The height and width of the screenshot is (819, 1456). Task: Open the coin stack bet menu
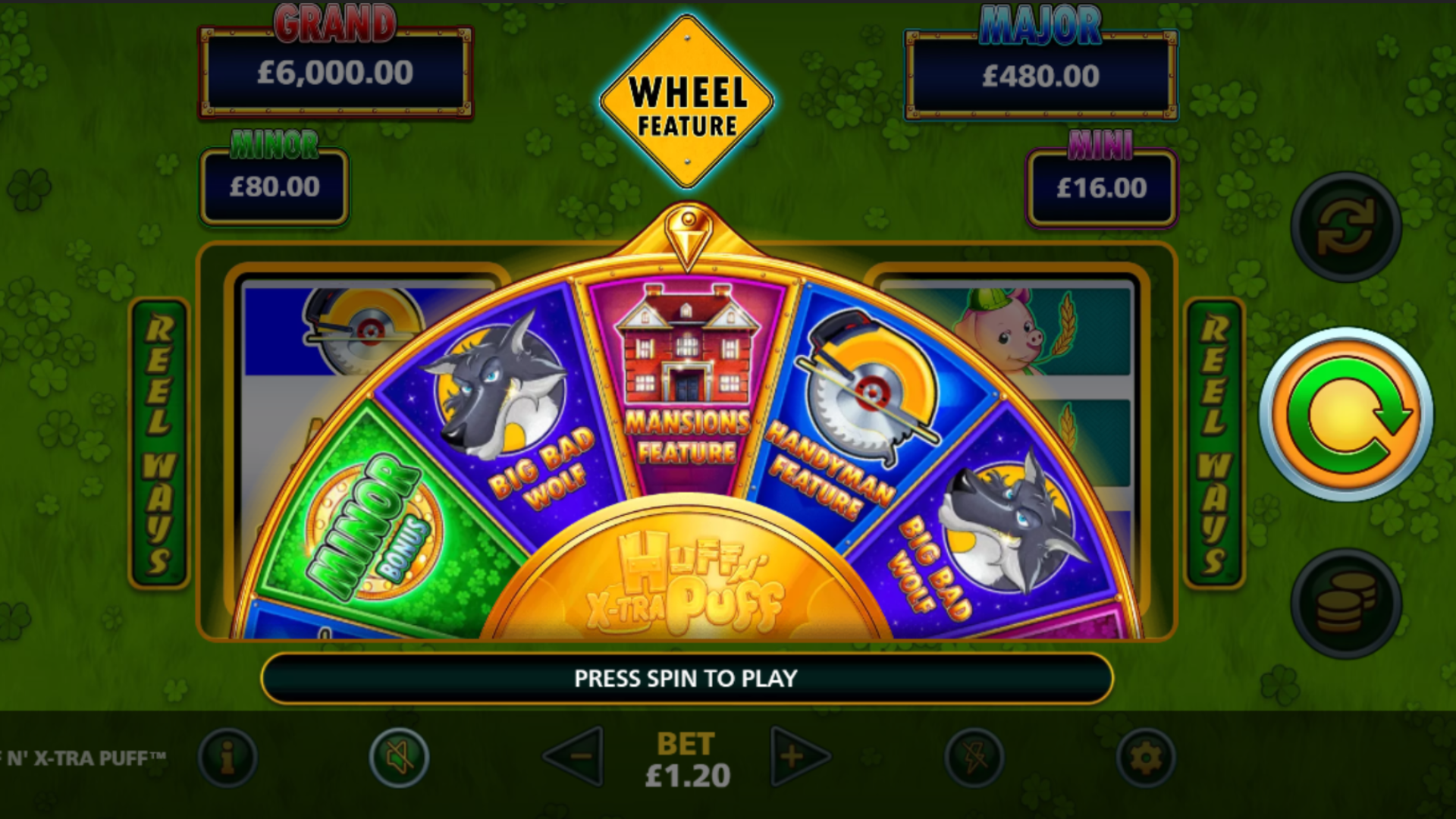[x=1346, y=603]
